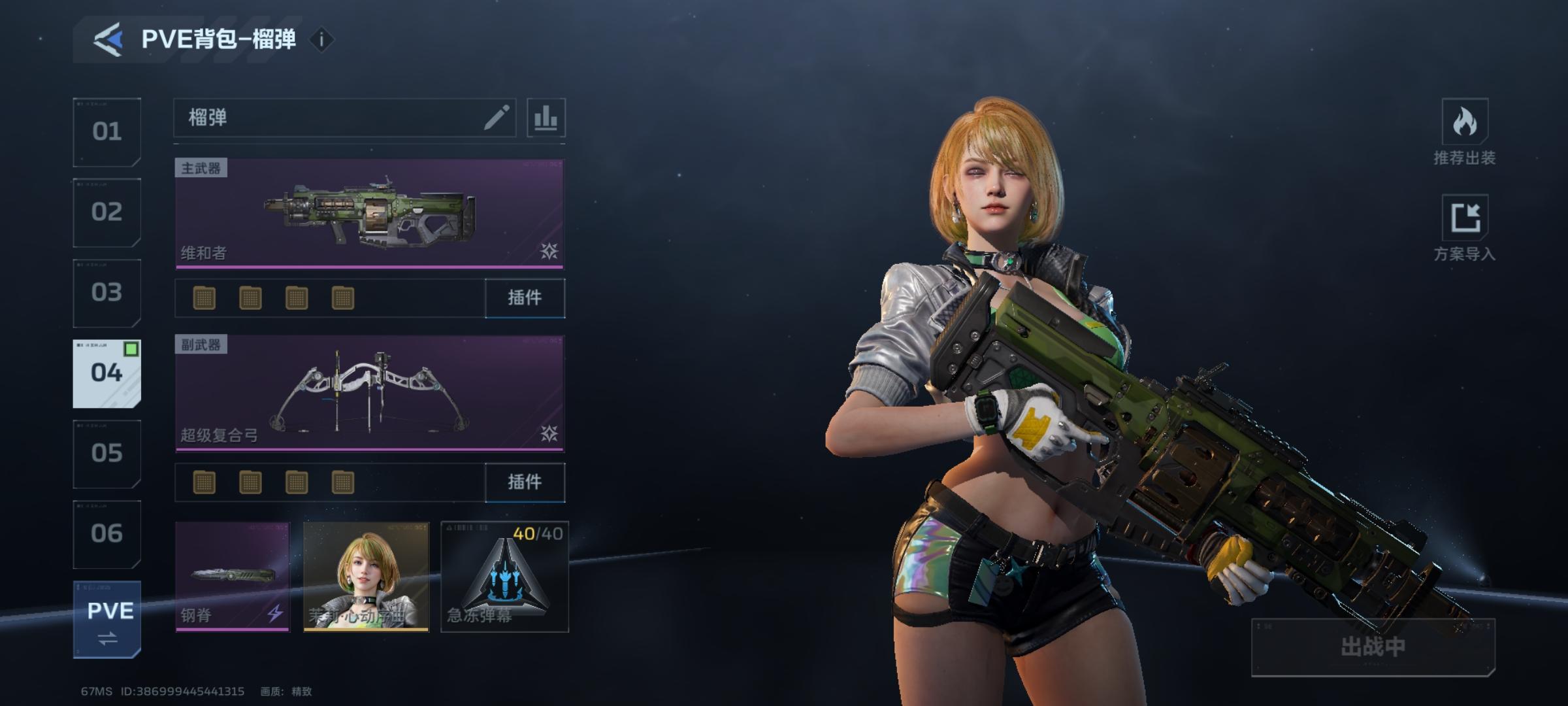Switch to loadout slot 02

(x=106, y=212)
